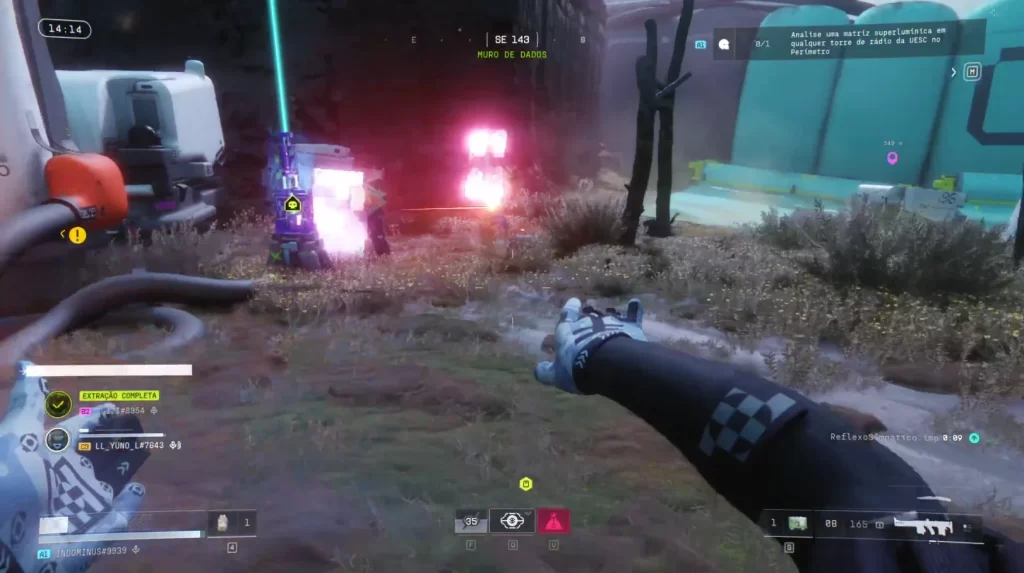Open the UESC radio tower objective tracker
The height and width of the screenshot is (573, 1024).
coord(850,42)
